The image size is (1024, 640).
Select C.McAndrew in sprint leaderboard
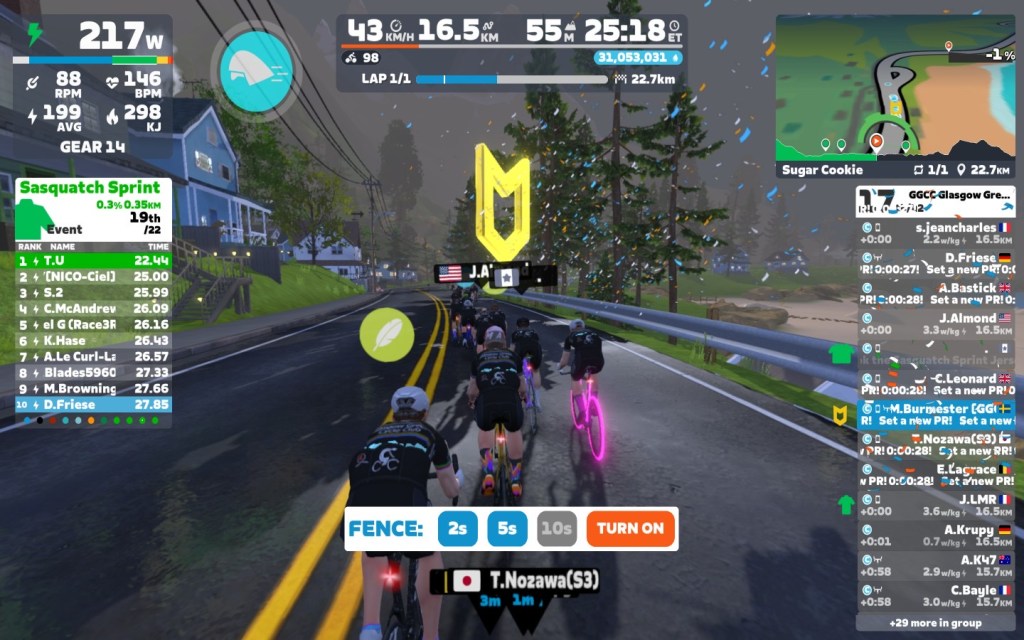(x=93, y=308)
